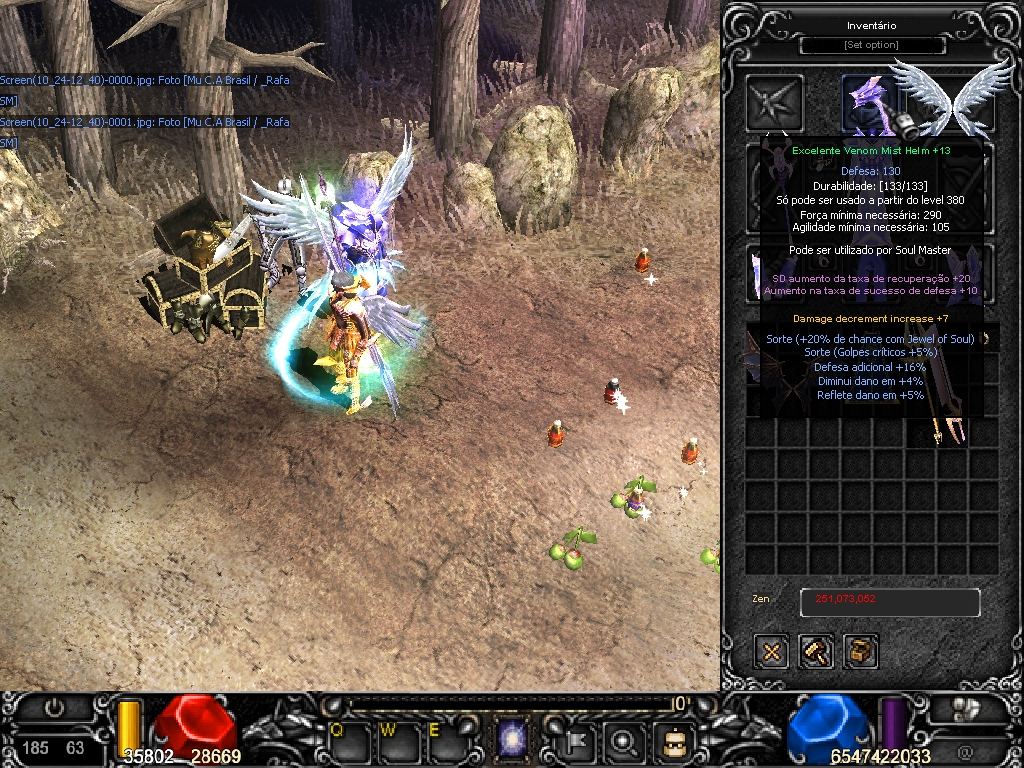Click the magnifying glass icon

[x=626, y=741]
